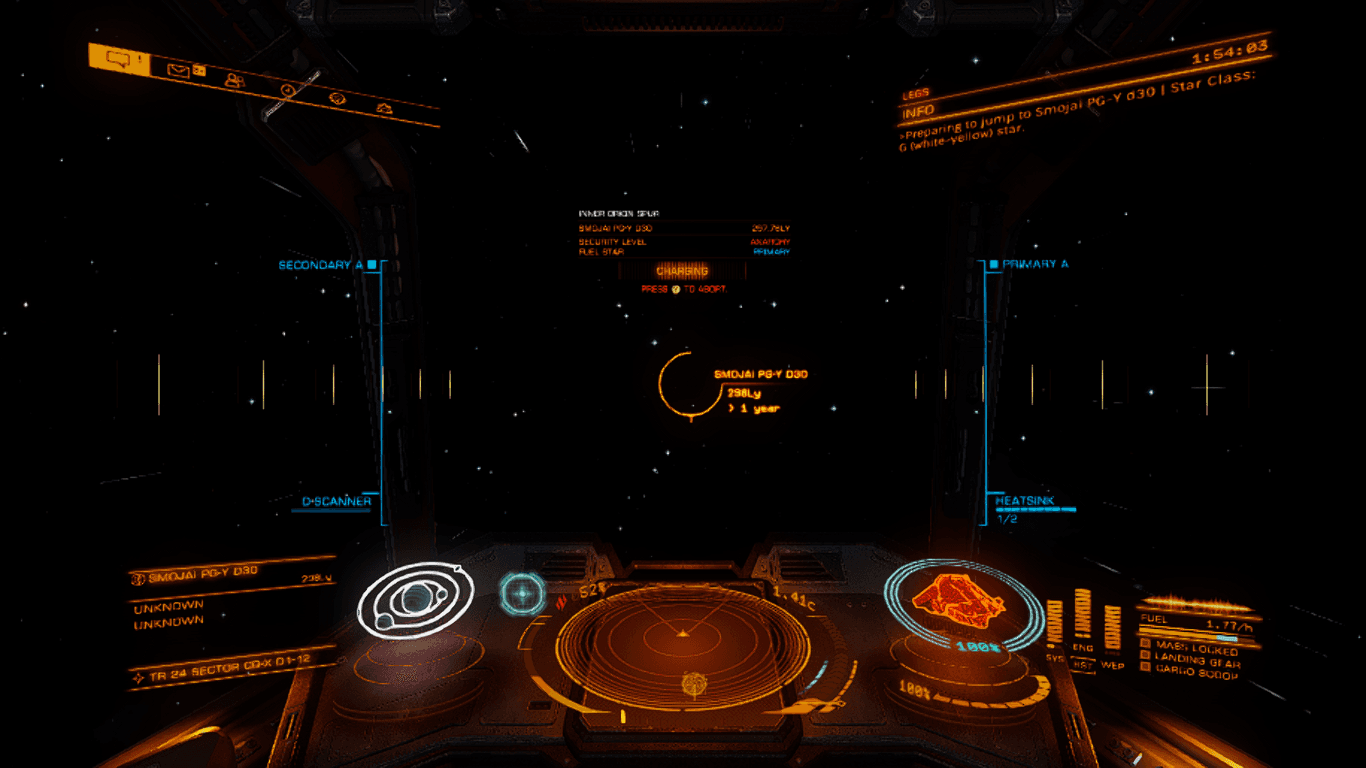Select the circular history tab in comms panel
The width and height of the screenshot is (1366, 768).
point(289,90)
